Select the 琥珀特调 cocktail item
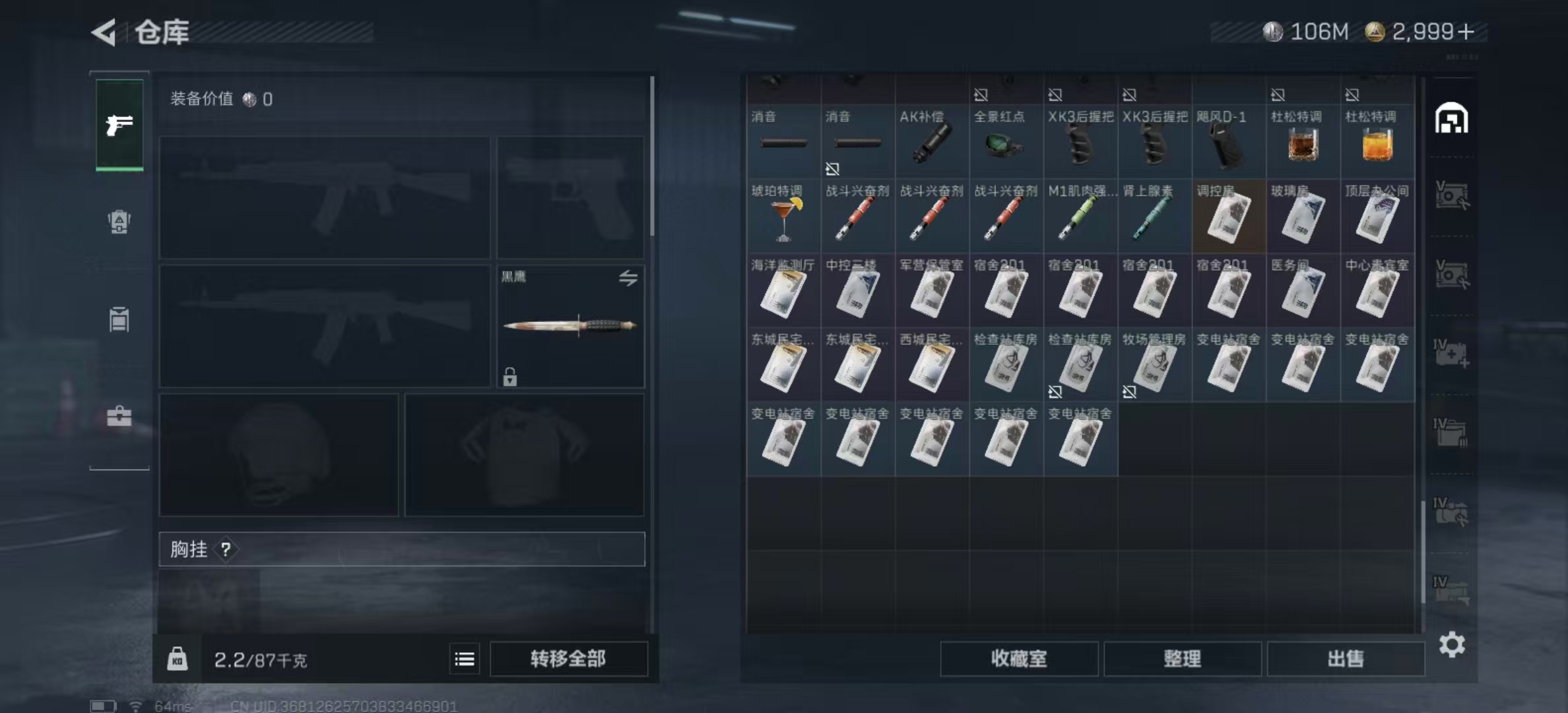The width and height of the screenshot is (1568, 713). (x=783, y=217)
